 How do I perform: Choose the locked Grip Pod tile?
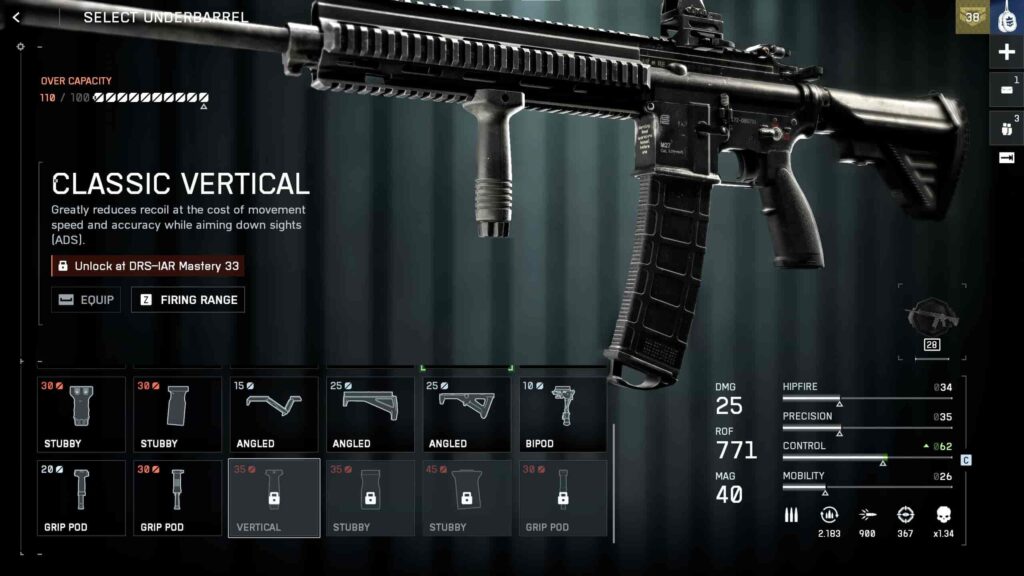[x=562, y=497]
